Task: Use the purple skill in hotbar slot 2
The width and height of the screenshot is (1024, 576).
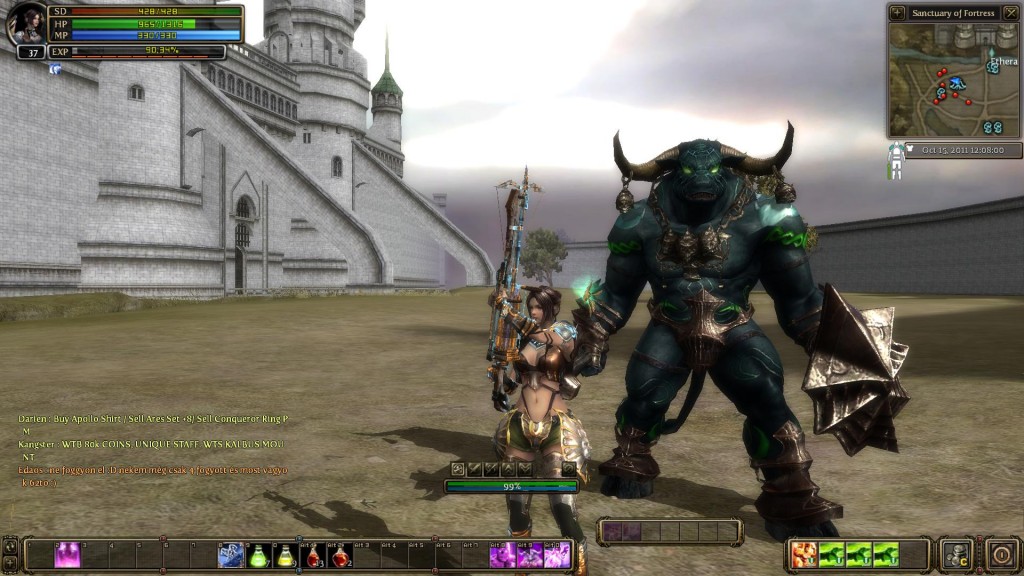Action: pos(67,555)
